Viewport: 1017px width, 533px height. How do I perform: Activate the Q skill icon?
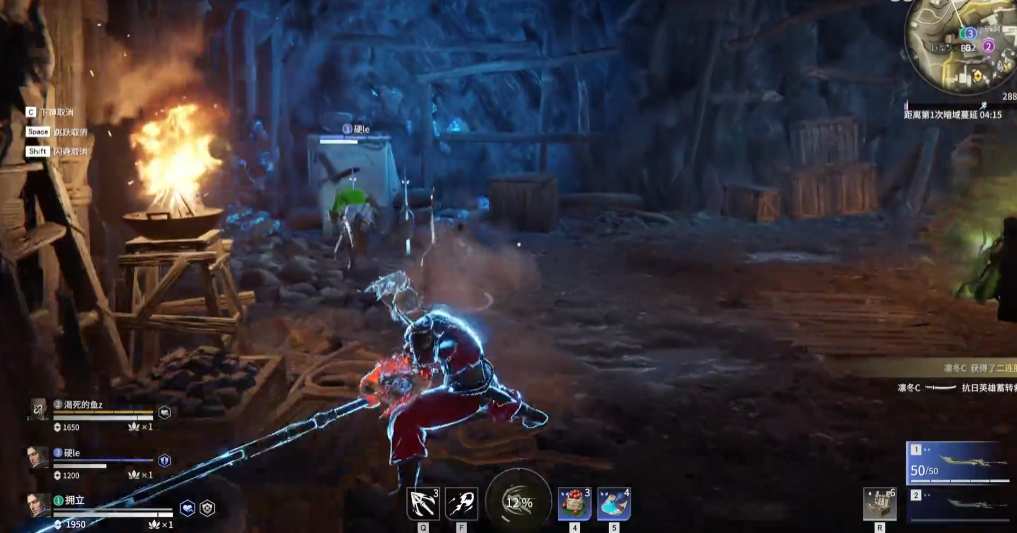[423, 503]
